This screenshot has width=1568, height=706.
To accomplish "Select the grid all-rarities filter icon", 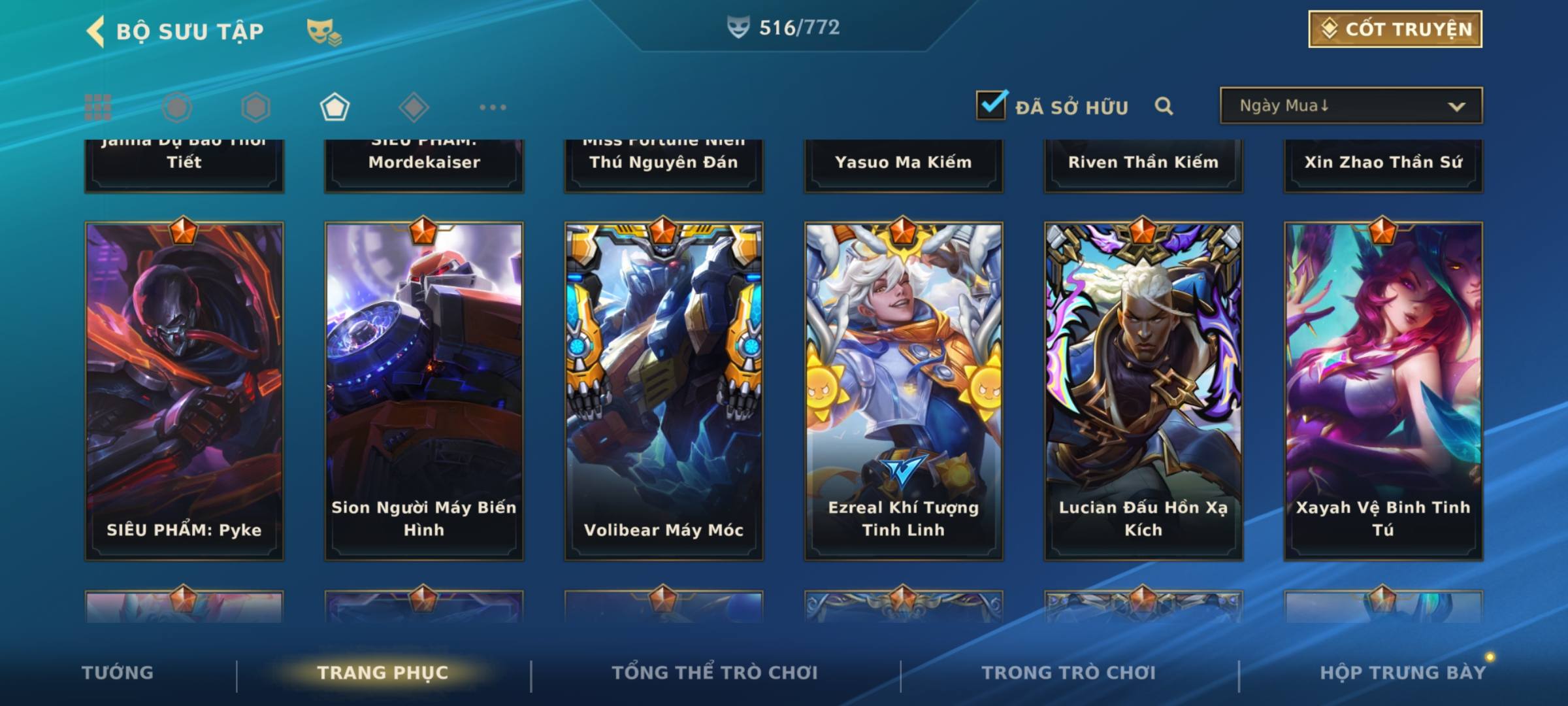I will click(98, 107).
